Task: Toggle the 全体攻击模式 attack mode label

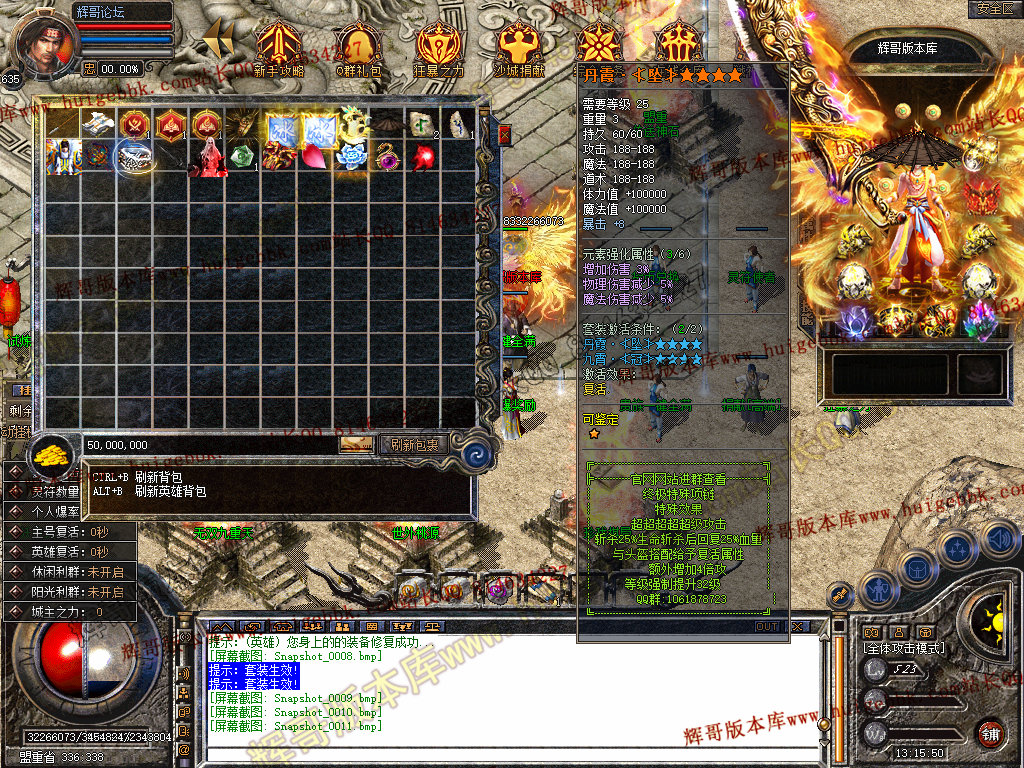Action: coord(905,649)
